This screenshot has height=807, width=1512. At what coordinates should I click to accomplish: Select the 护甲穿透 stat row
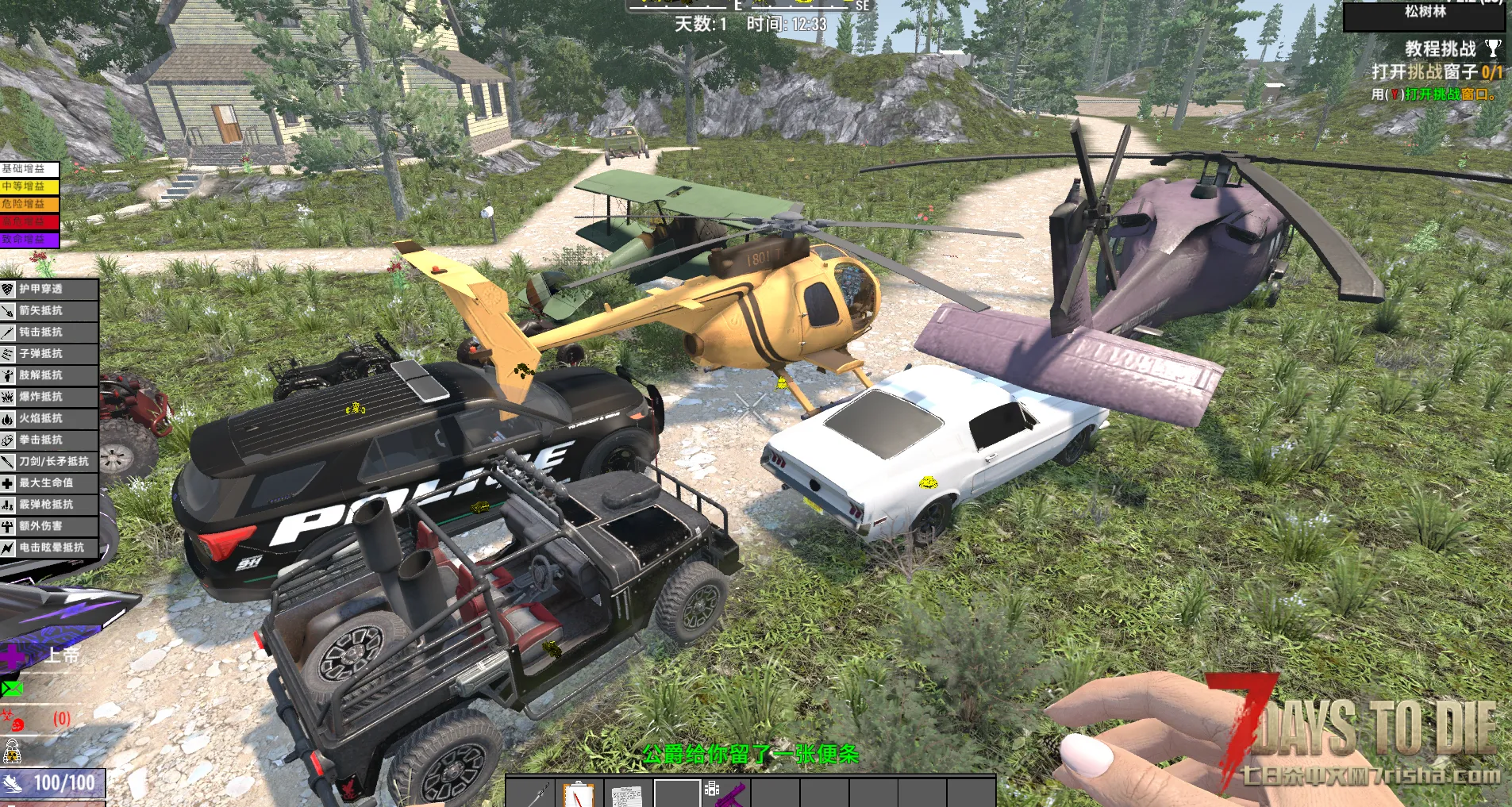[49, 290]
